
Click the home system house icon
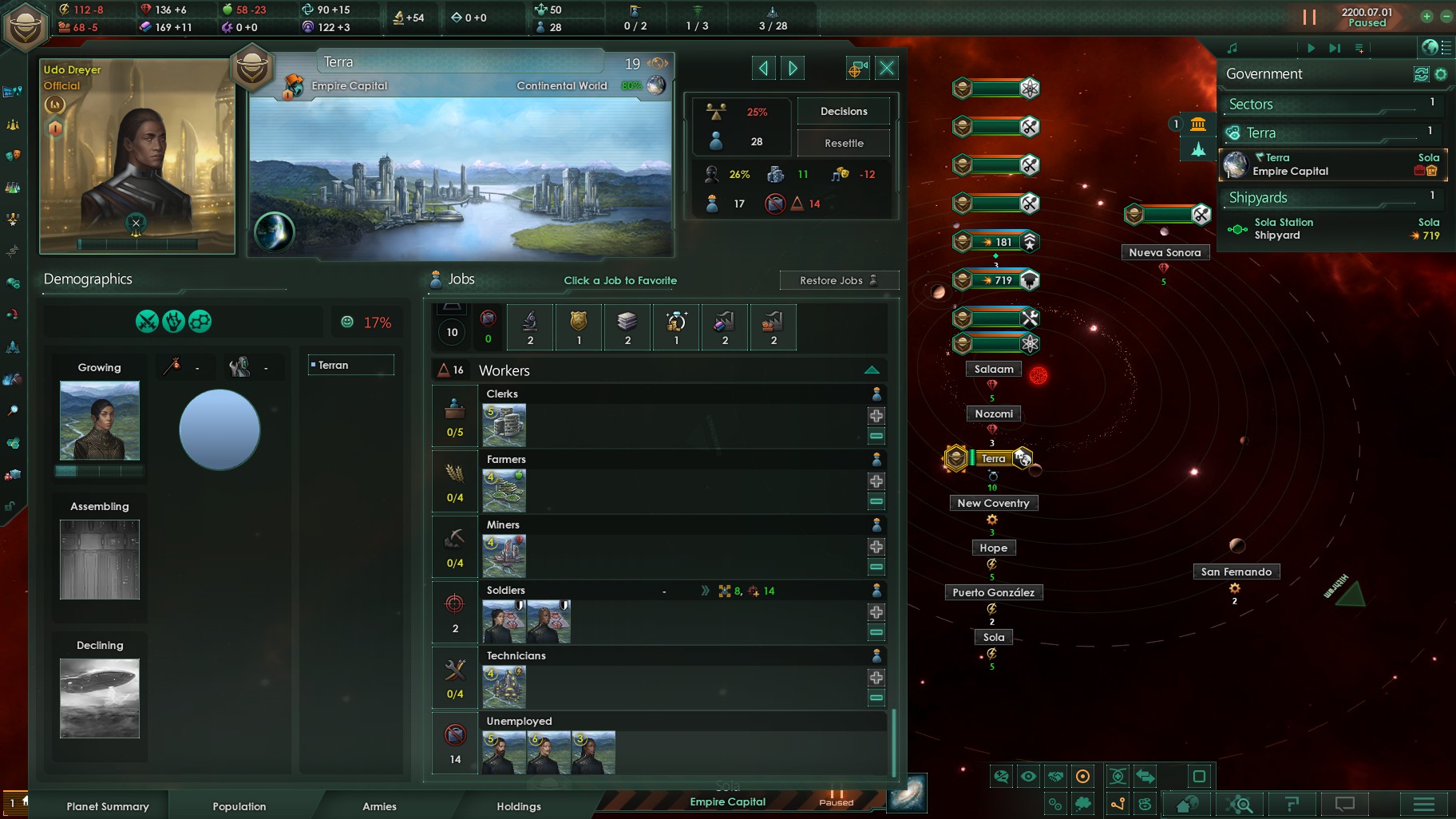[1188, 804]
